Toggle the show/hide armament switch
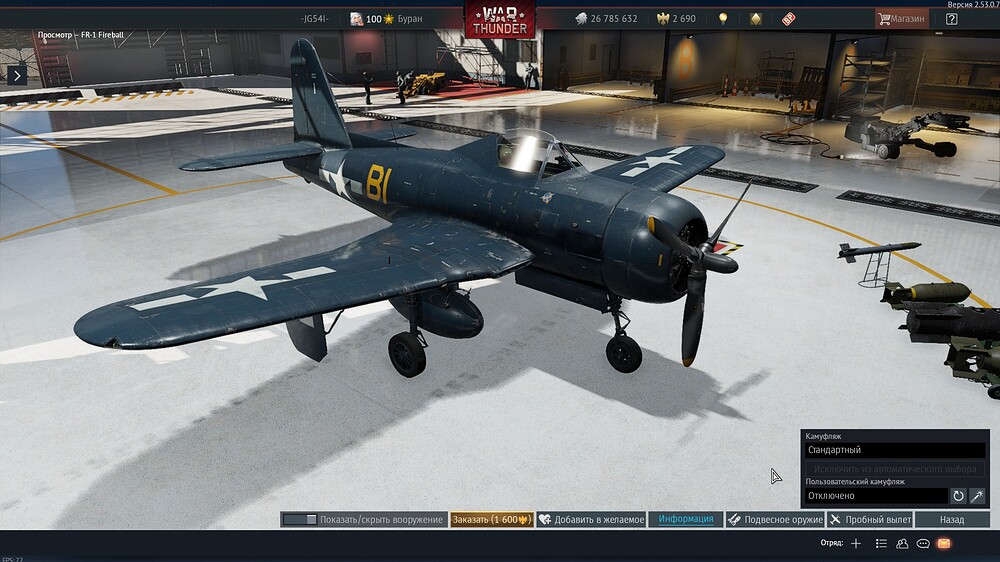The width and height of the screenshot is (1000, 562). 300,520
